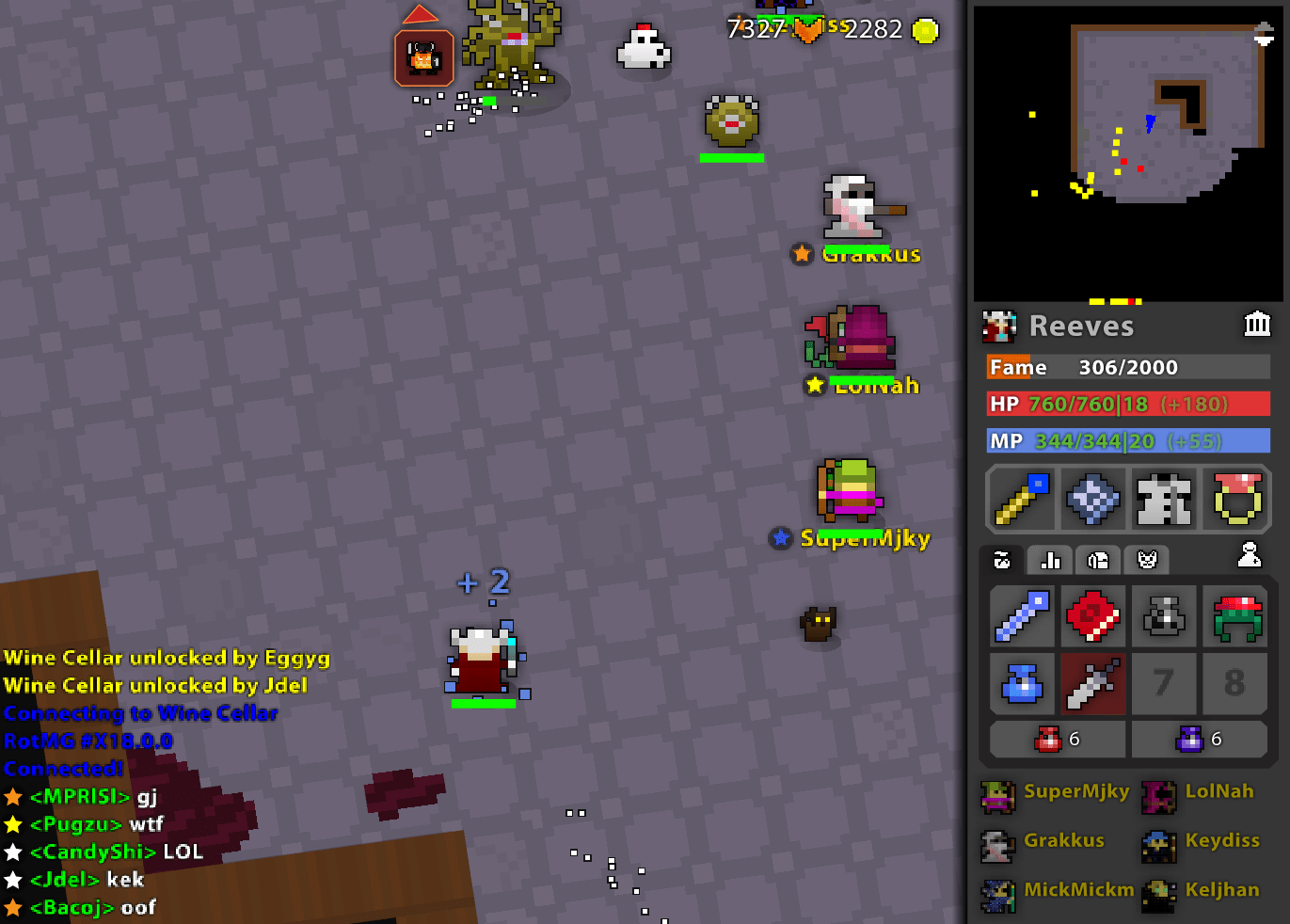Open the character's vault via the bank icon
The image size is (1290, 924).
pos(1258,324)
